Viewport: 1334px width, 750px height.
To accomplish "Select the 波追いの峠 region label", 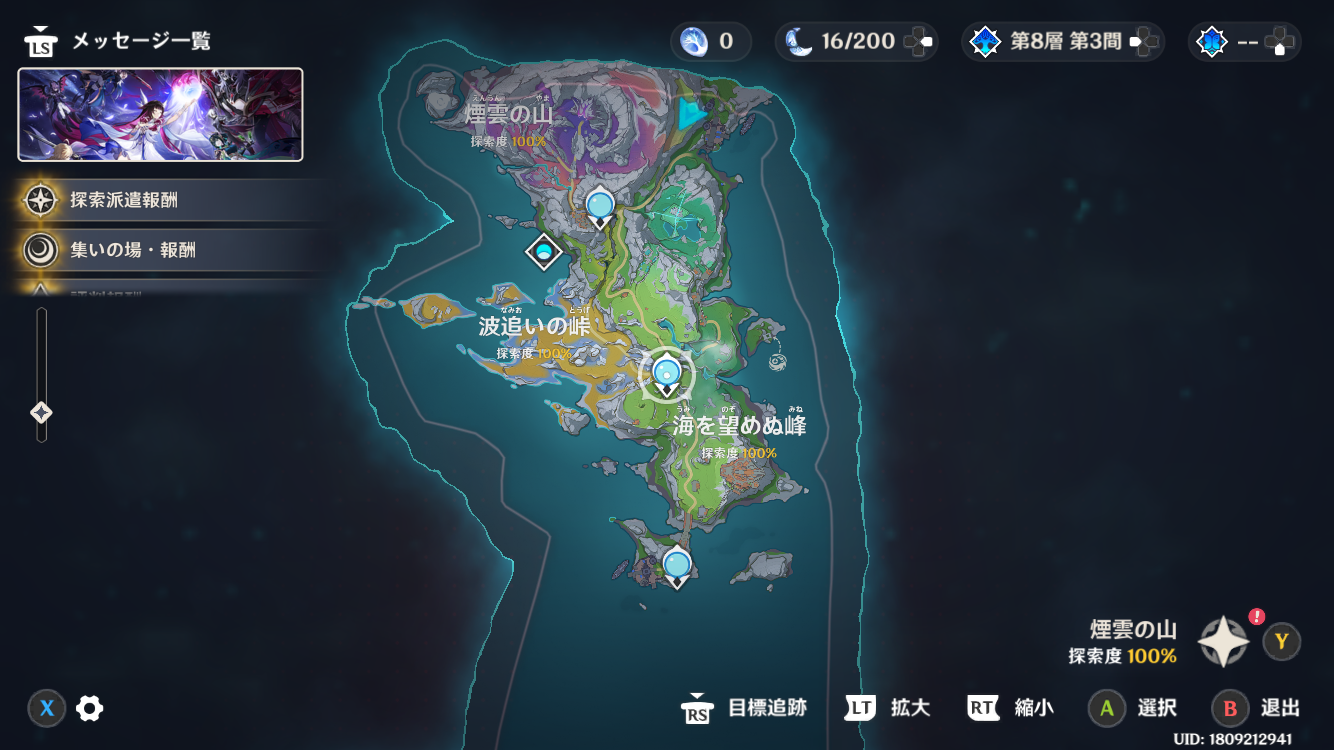I will tap(534, 326).
